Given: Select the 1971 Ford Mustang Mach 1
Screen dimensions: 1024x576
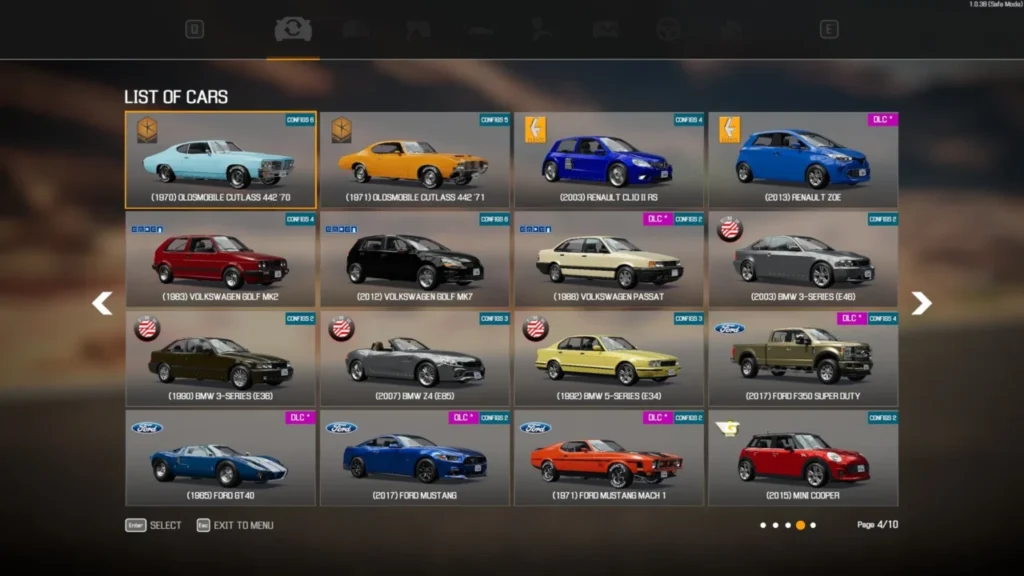Looking at the screenshot, I should click(x=609, y=457).
